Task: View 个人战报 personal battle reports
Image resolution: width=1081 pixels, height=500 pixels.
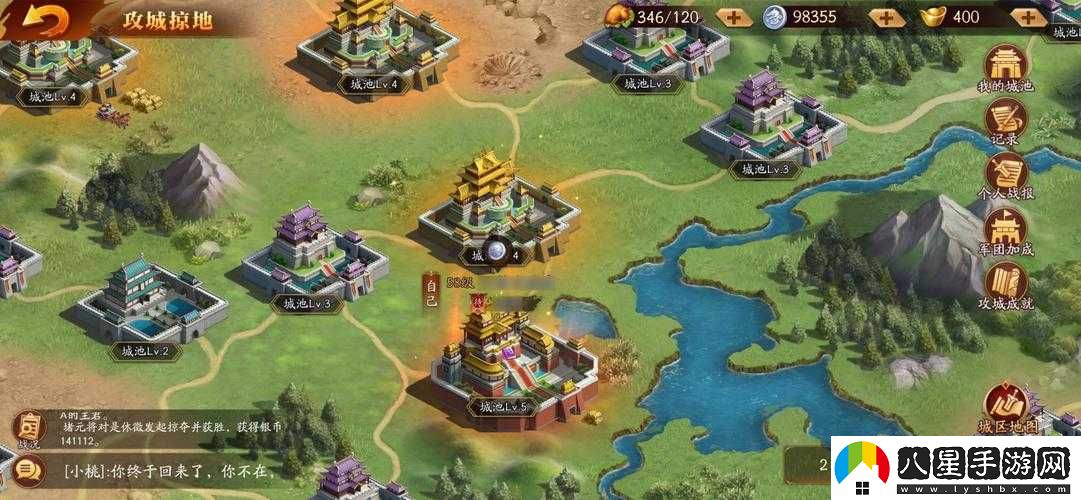Action: (1005, 177)
